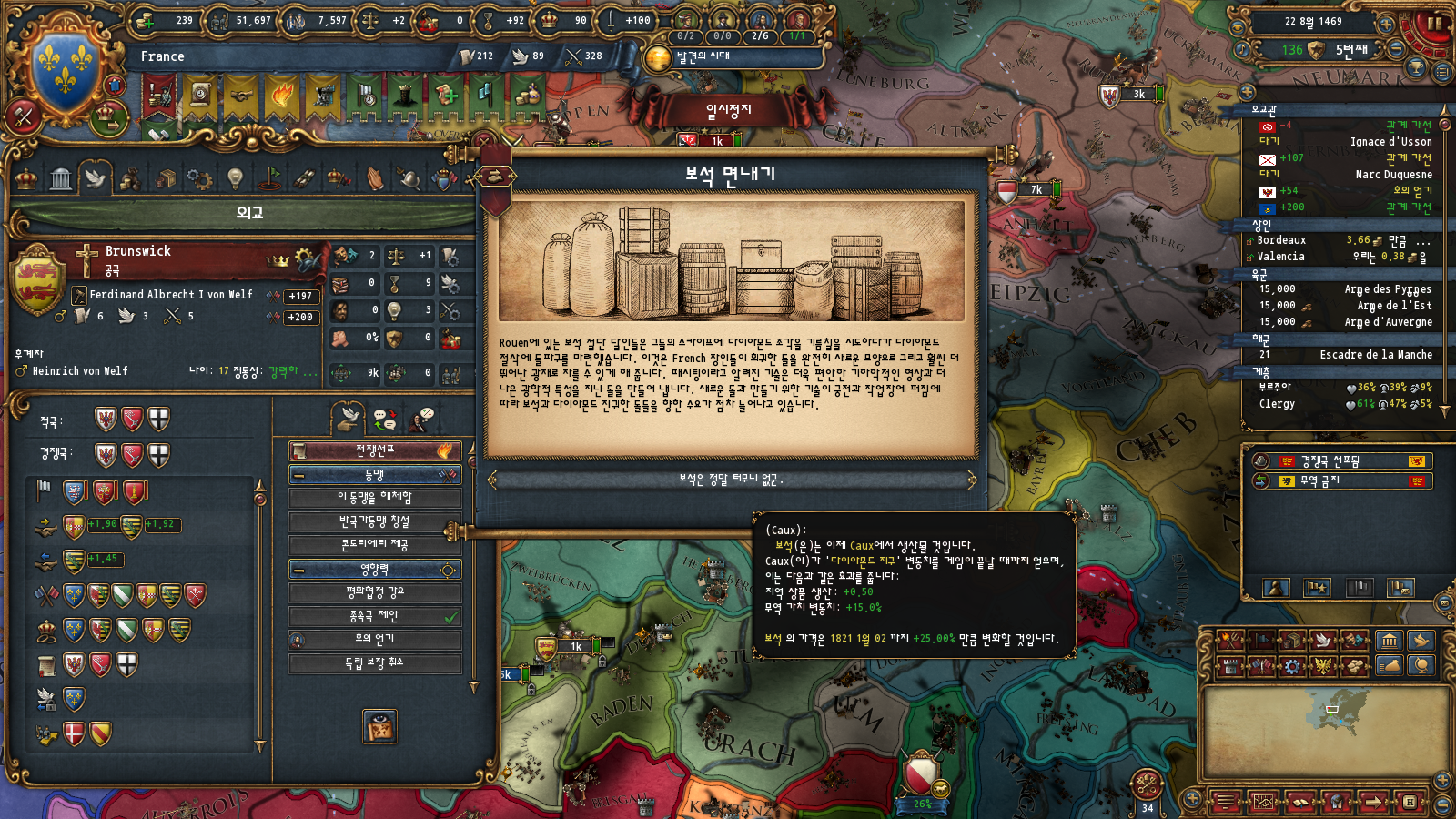Open the 발견의 시대 age button
The height and width of the screenshot is (819, 1456).
click(702, 57)
